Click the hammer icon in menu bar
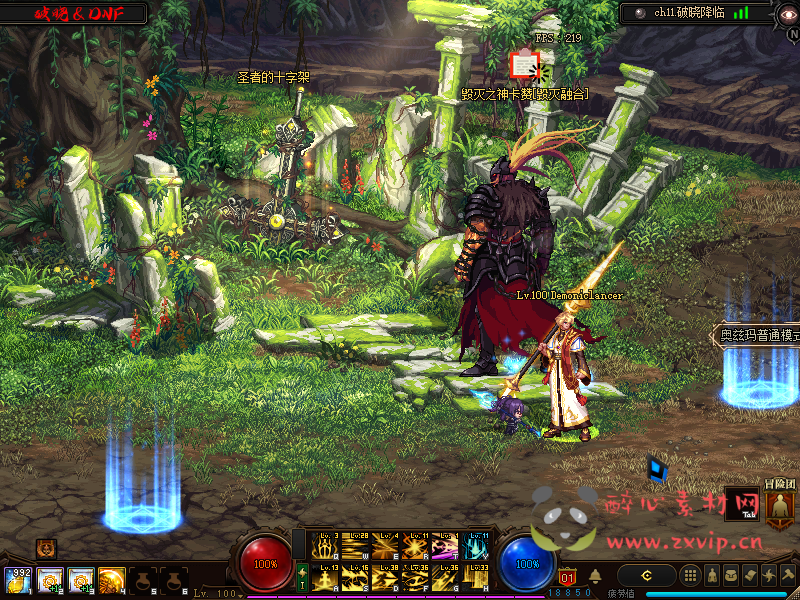This screenshot has height=600, width=800. coord(788,576)
